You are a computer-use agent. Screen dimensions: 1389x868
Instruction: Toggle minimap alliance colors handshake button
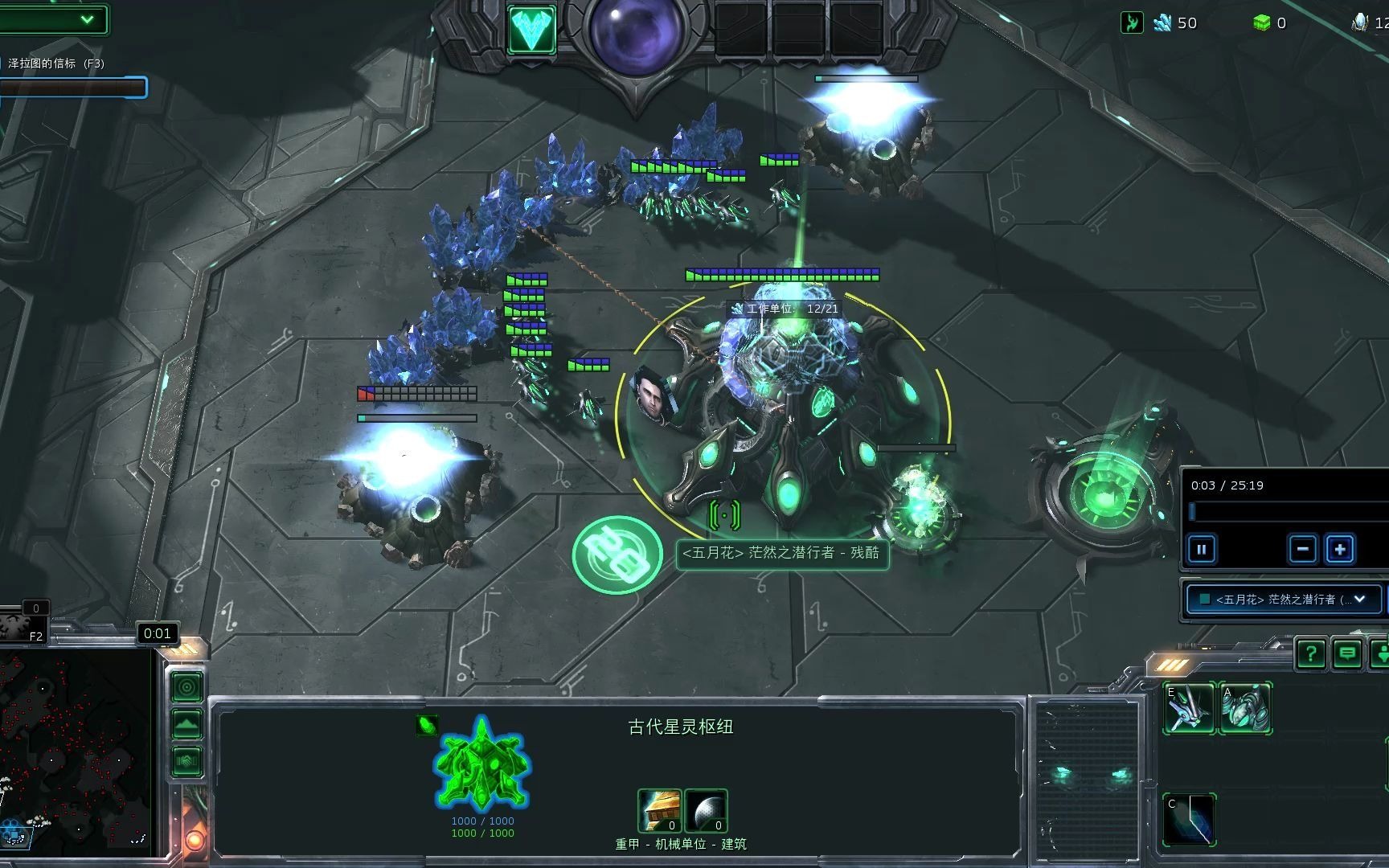pos(187,760)
